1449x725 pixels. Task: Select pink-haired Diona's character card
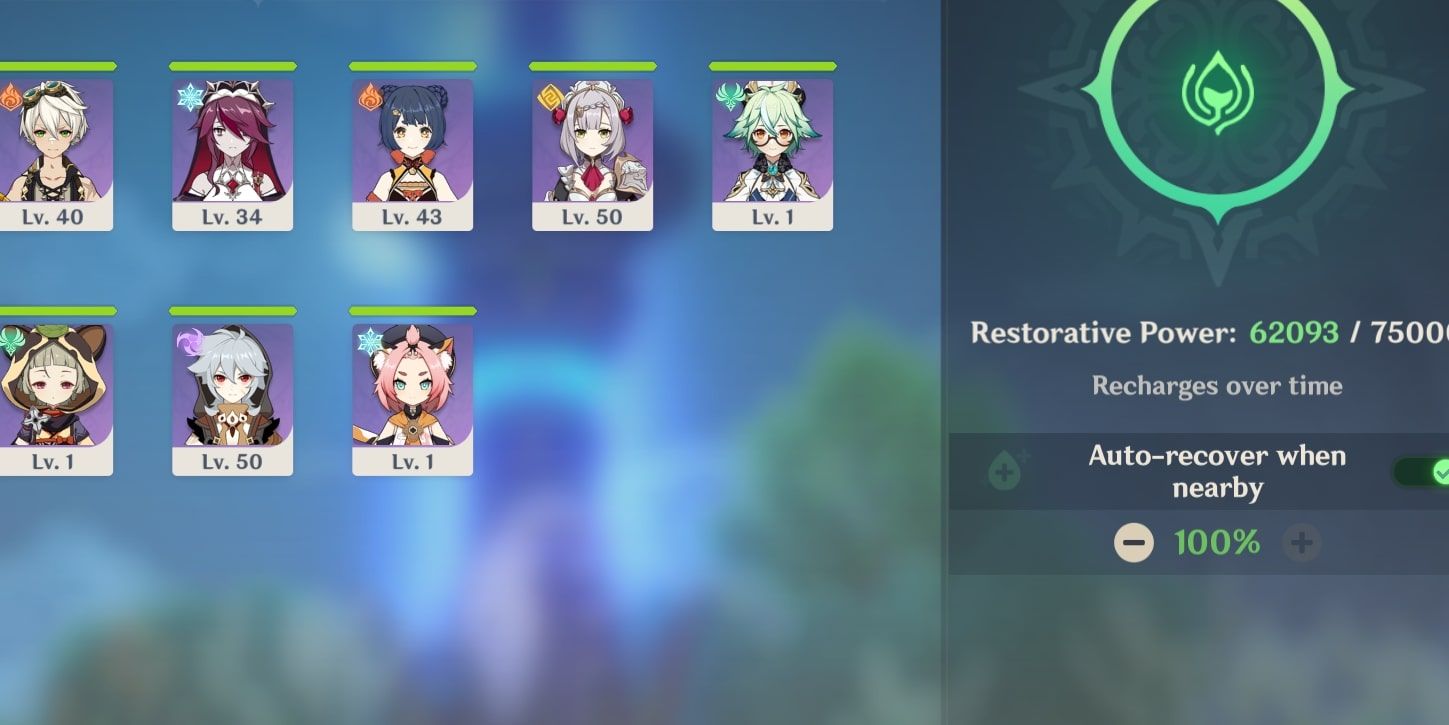(x=412, y=398)
